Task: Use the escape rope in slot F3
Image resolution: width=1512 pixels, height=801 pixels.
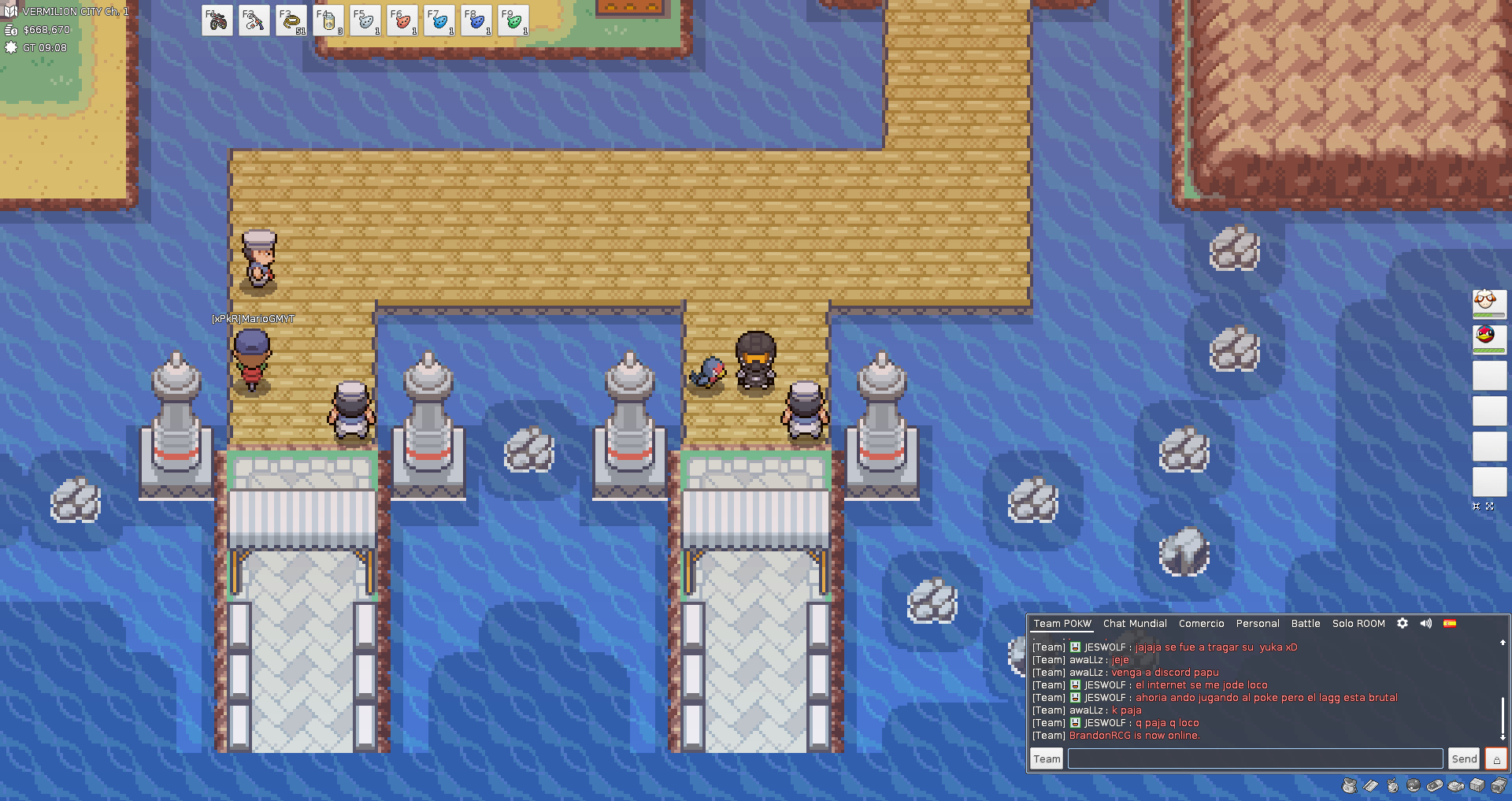Action: [x=291, y=20]
